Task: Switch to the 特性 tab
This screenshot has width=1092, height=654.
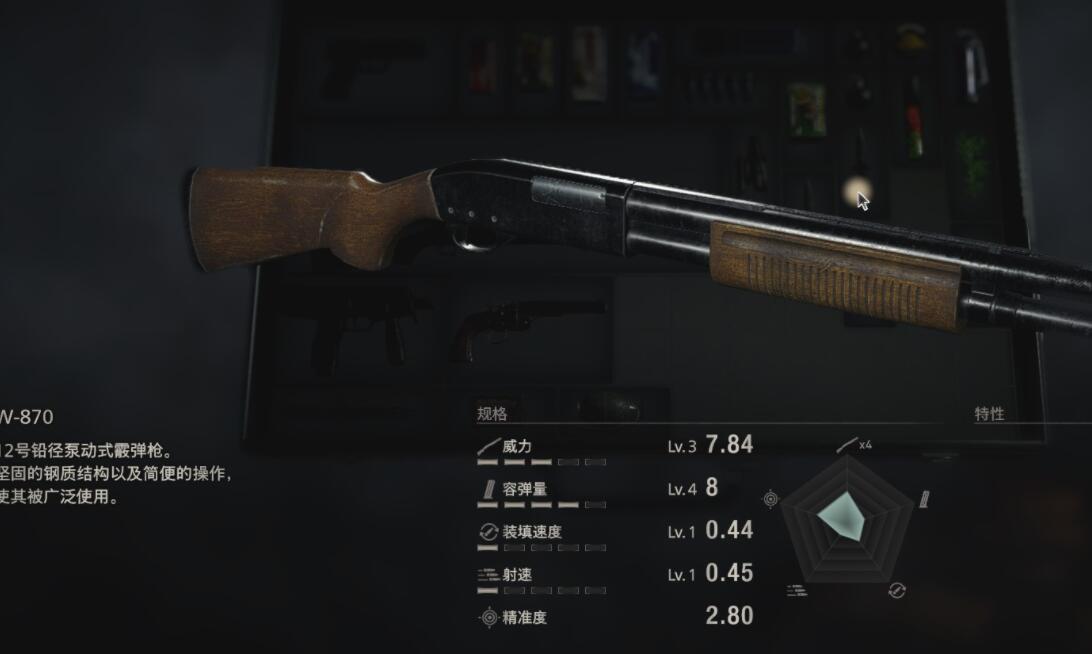Action: click(989, 413)
